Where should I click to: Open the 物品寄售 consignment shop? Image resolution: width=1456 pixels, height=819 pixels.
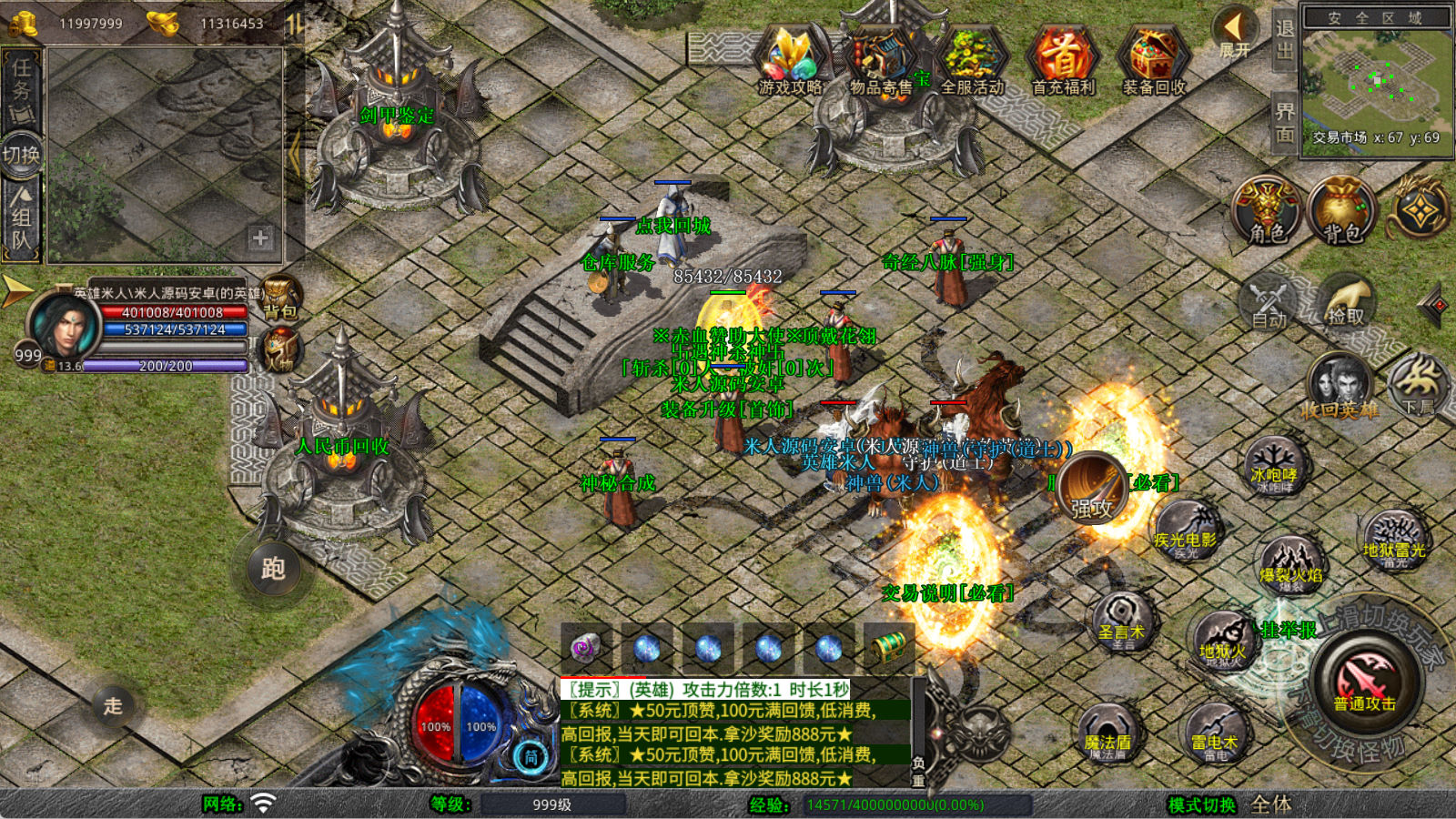coord(880,60)
